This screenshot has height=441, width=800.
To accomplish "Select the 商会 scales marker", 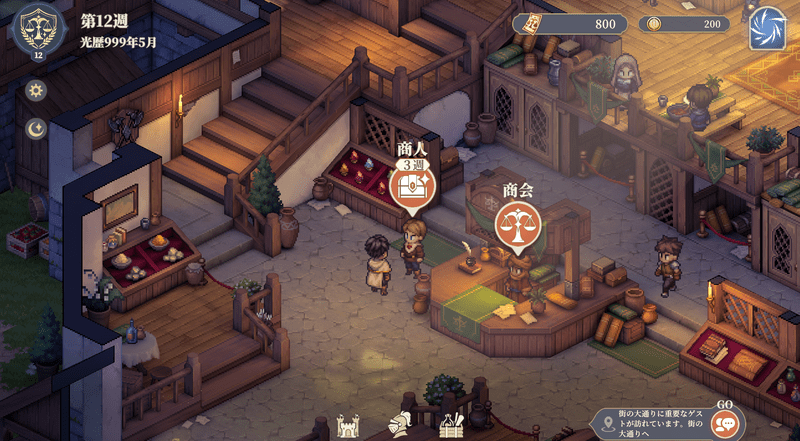I will pos(518,223).
